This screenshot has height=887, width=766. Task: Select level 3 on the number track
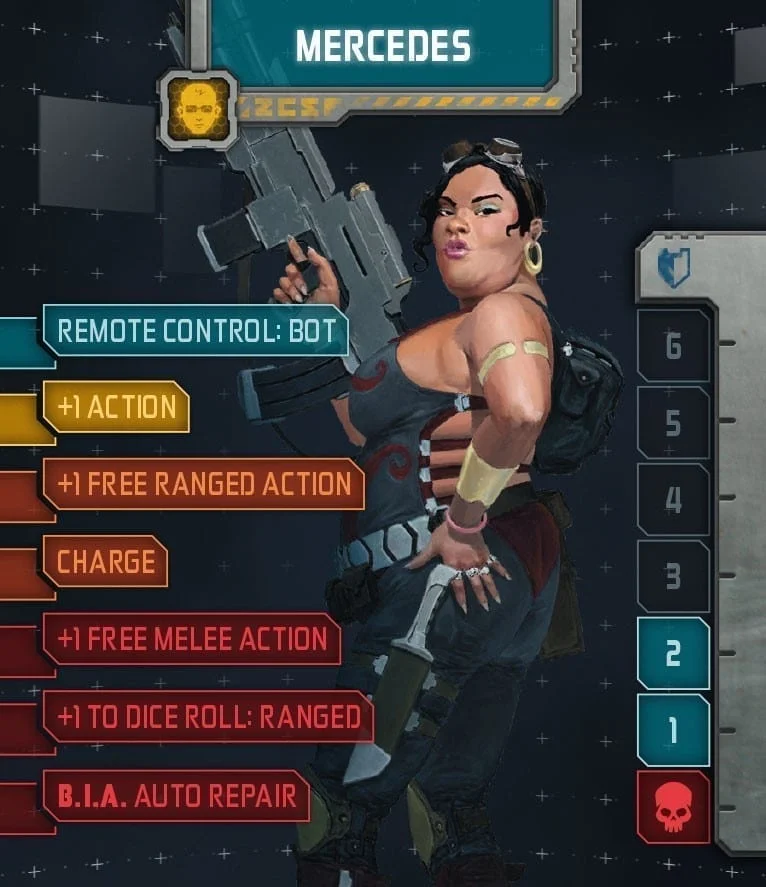(x=673, y=577)
